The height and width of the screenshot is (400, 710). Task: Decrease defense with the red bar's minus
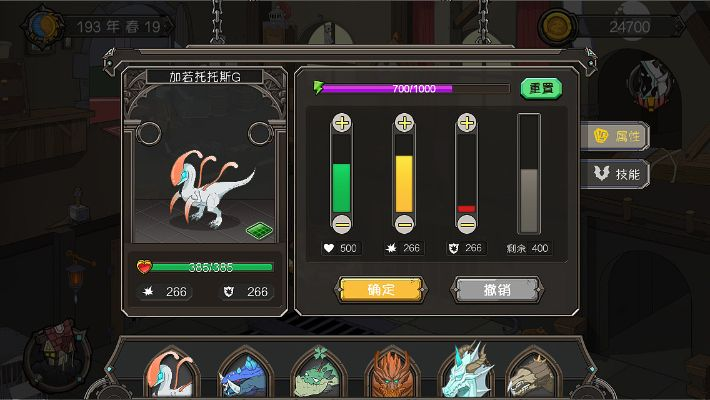(x=466, y=223)
